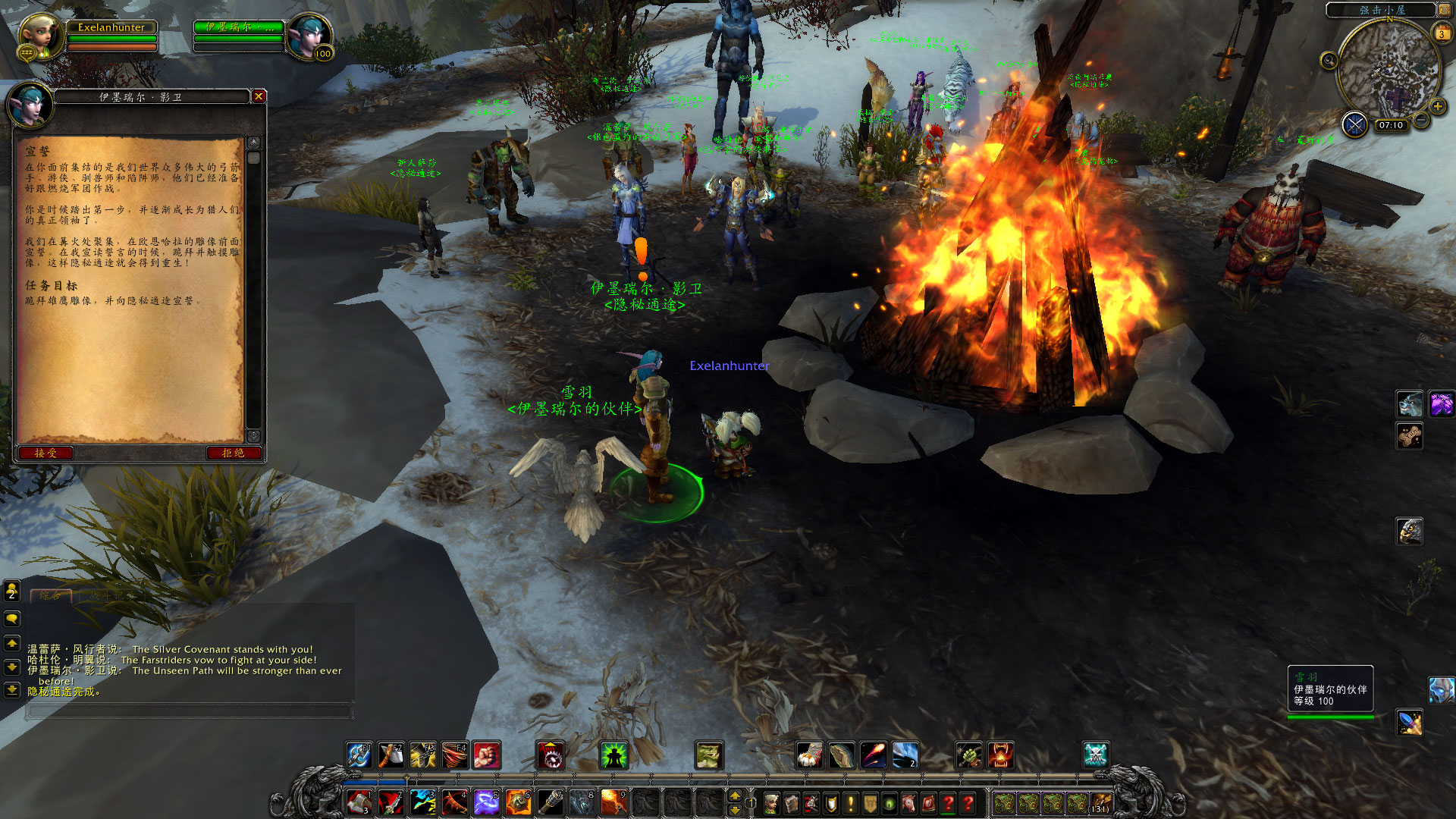Accept the quest with the 接受 button
Screen dimensions: 1456x819
(45, 453)
